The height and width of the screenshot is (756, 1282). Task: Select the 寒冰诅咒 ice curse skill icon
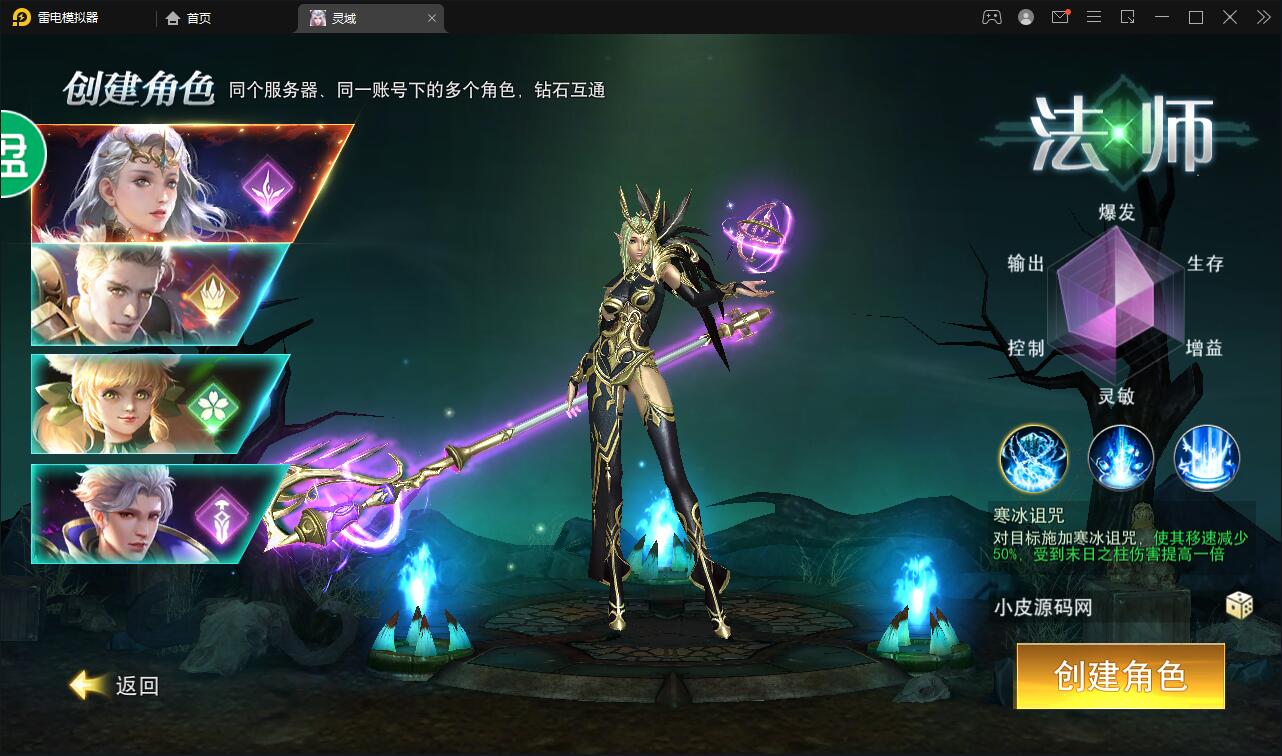(1032, 458)
